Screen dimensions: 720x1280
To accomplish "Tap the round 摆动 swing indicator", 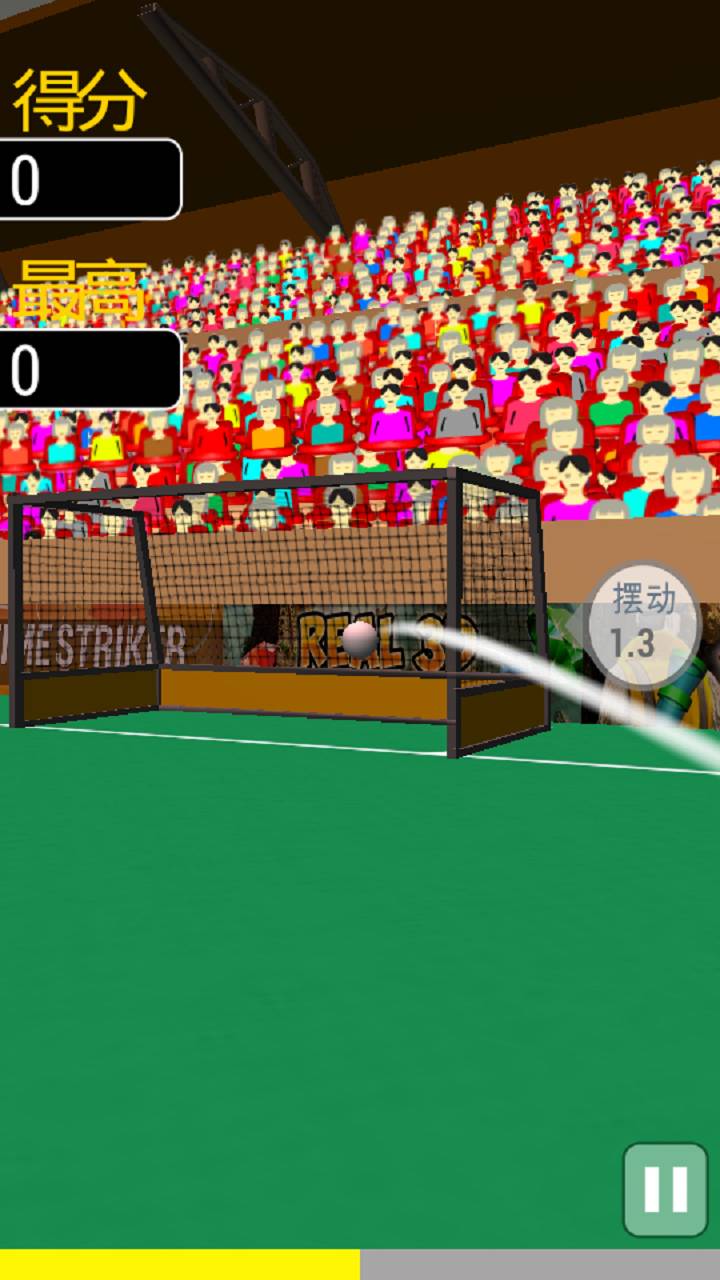I will pos(643,622).
